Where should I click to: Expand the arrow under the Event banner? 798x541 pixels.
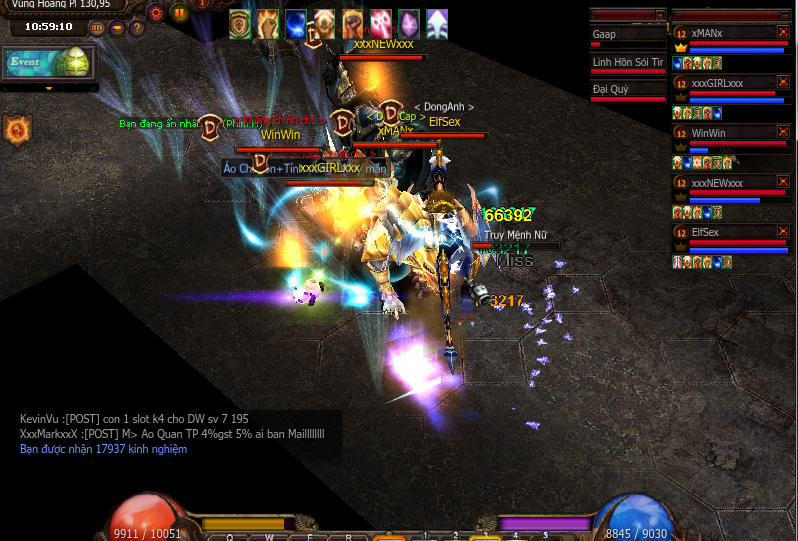[x=49, y=88]
